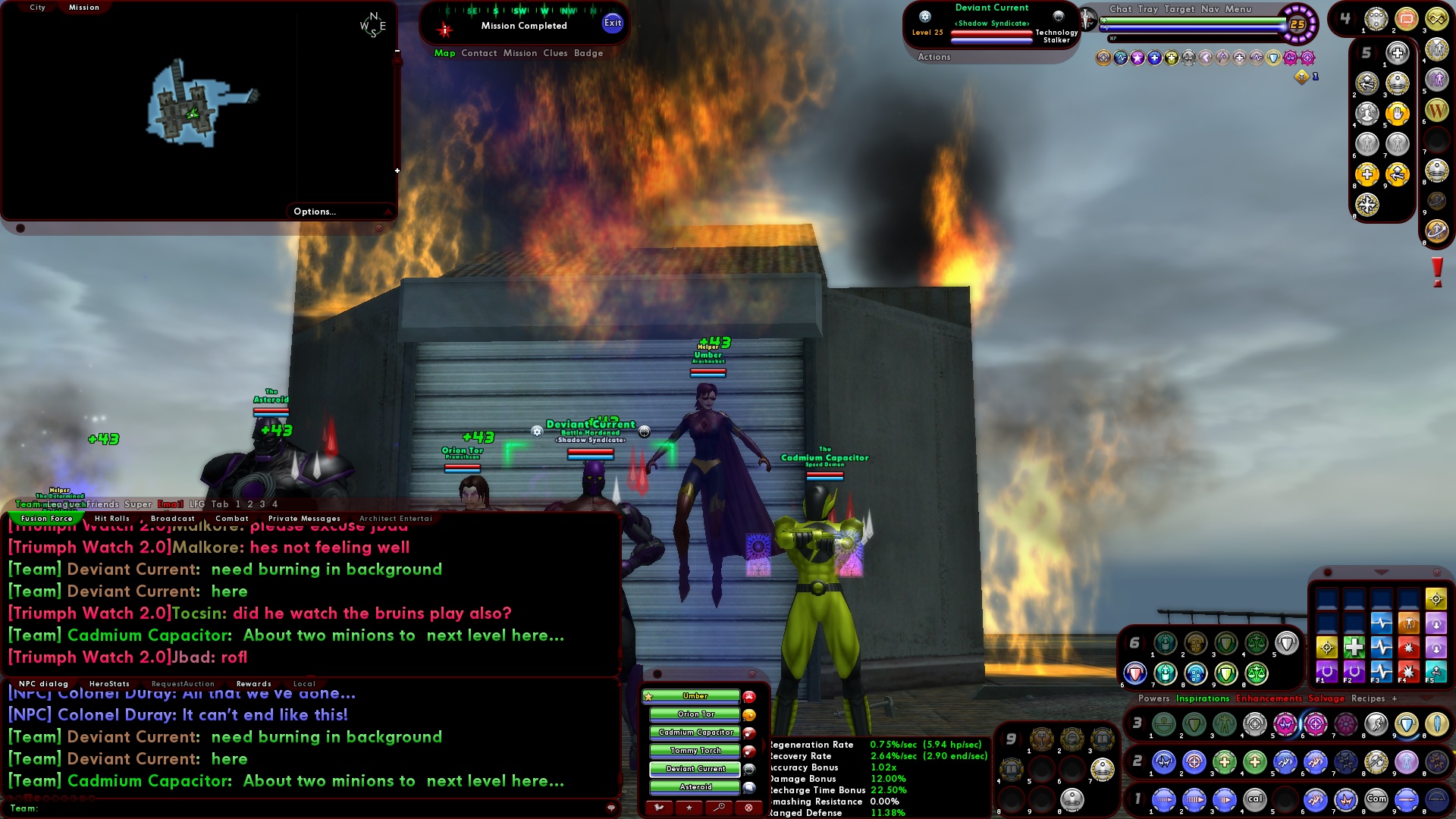This screenshot has width=1456, height=819.
Task: Open the Menu item on the top bar
Action: [x=1238, y=10]
